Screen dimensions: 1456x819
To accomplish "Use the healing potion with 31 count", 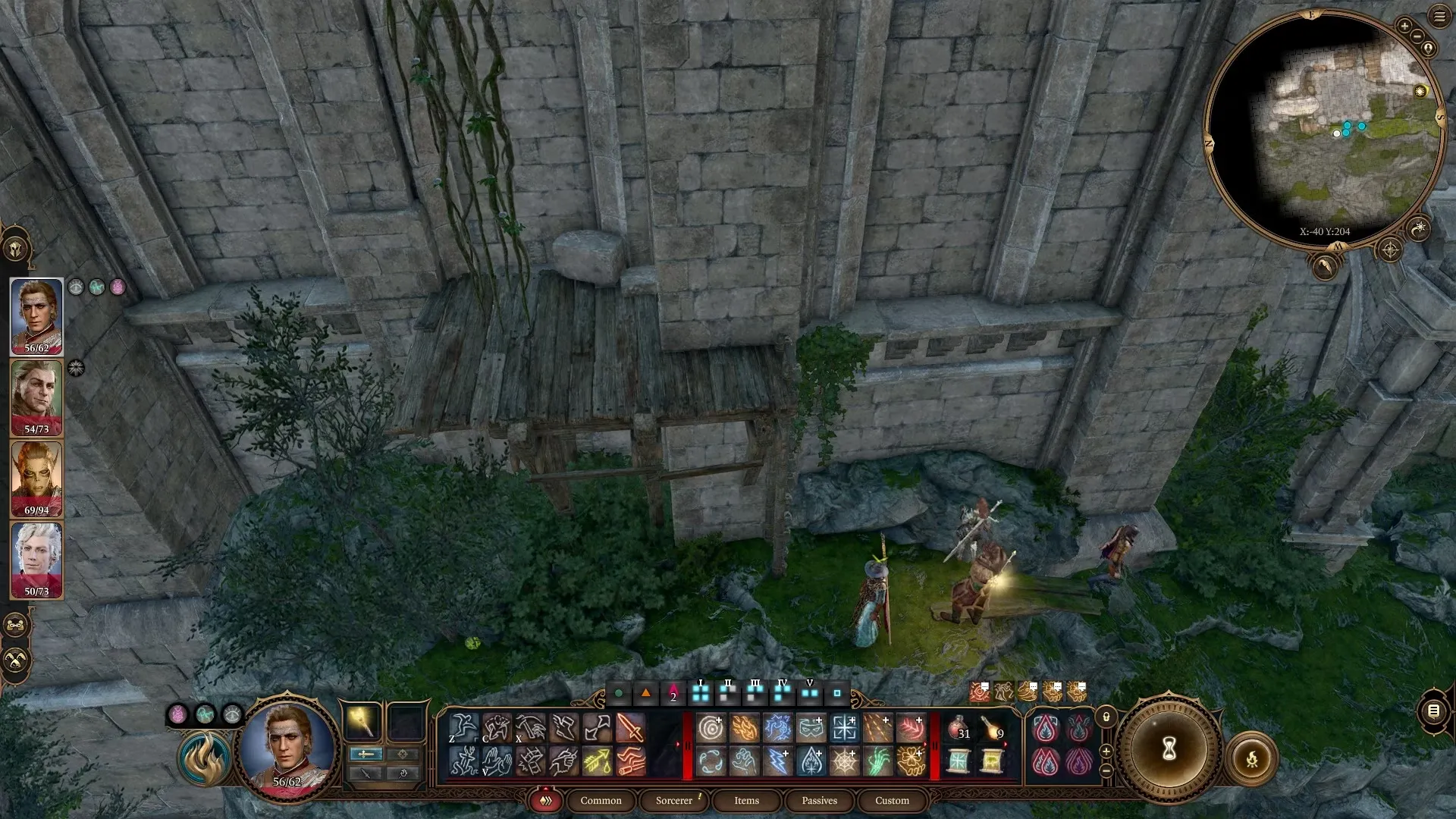I will 959,729.
